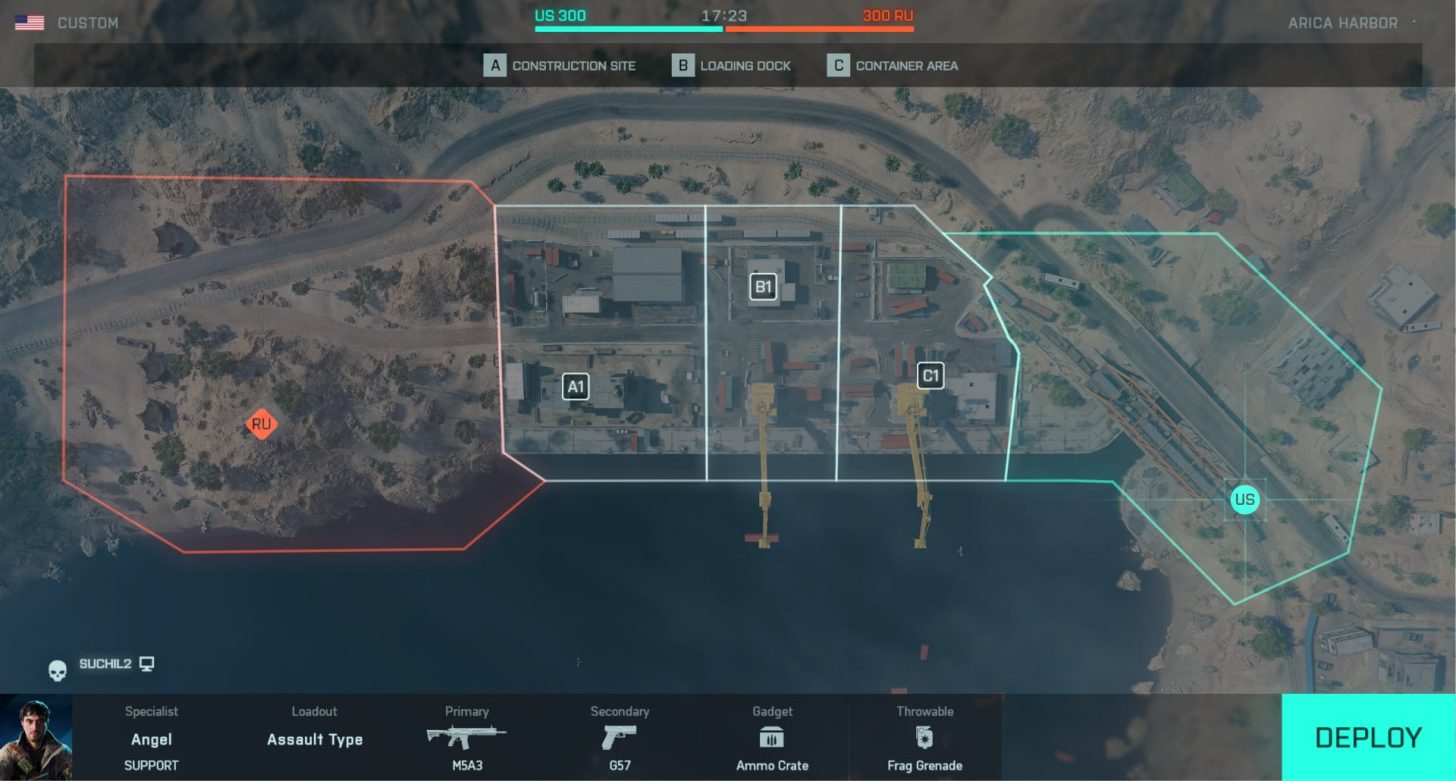Select the Construction Site sector label
1456x781 pixels.
561,66
